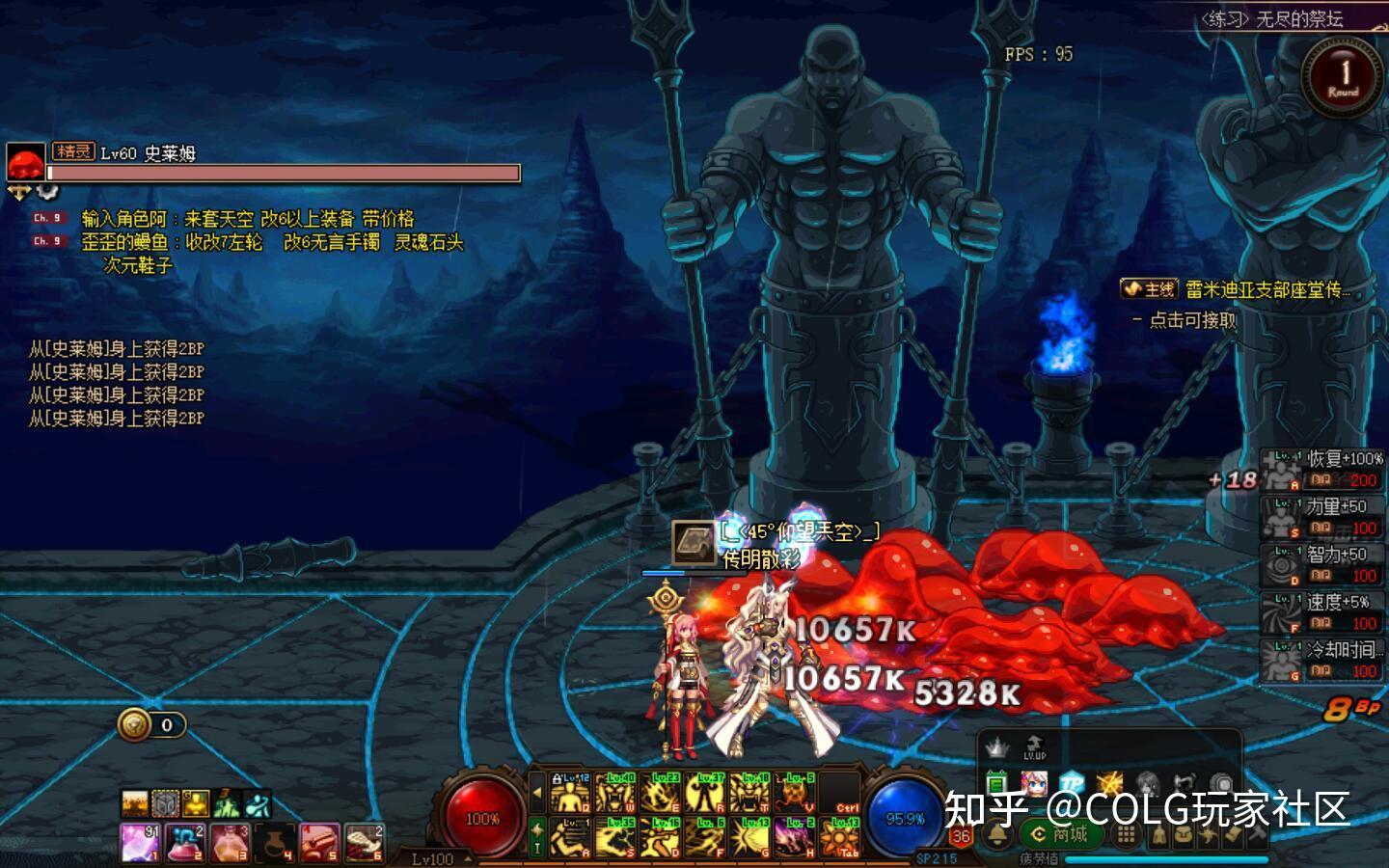The height and width of the screenshot is (868, 1389).
Task: Activate the orange sun skill on Tab
Action: pyautogui.click(x=839, y=837)
